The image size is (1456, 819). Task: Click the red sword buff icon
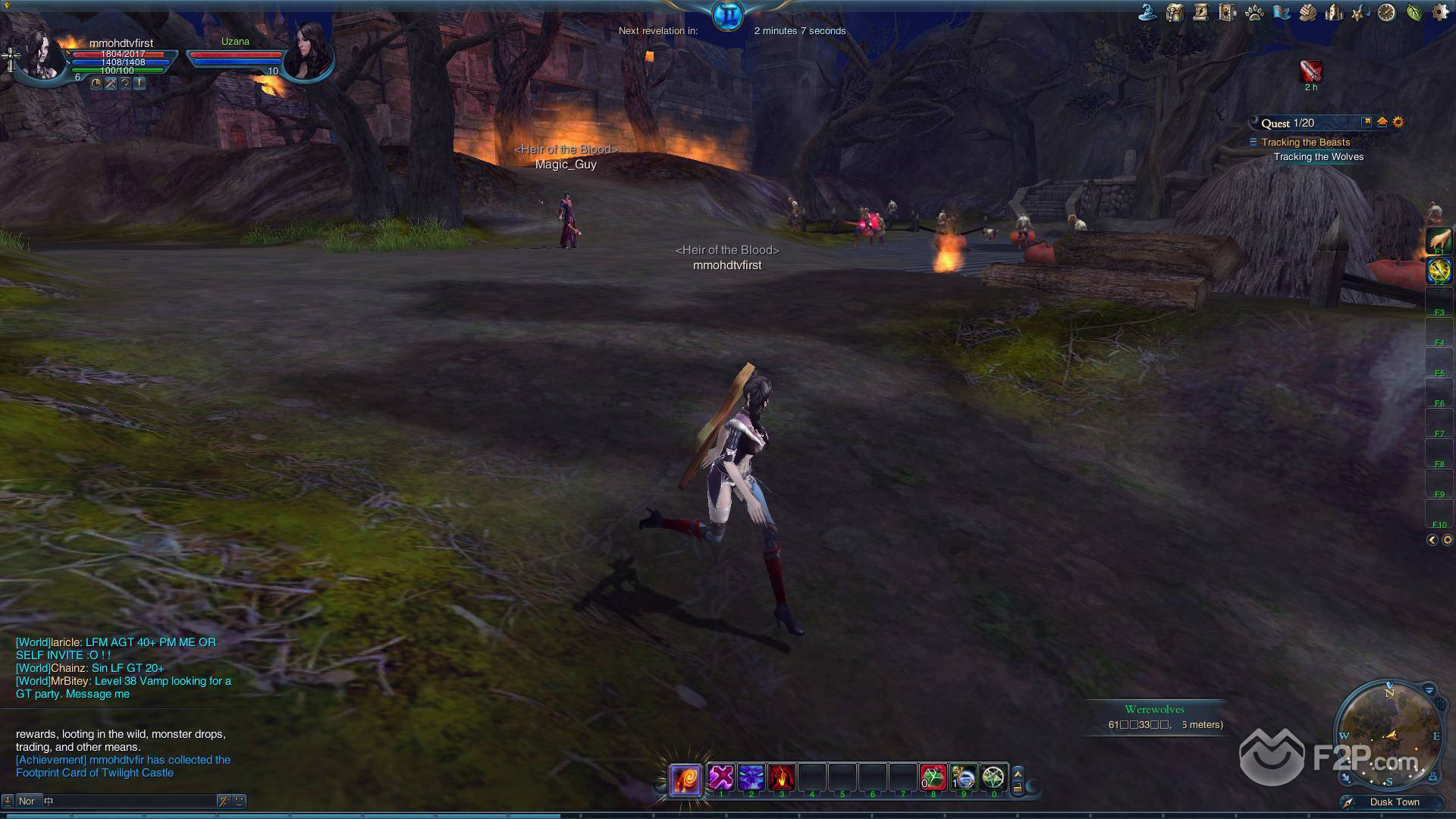pos(1310,71)
